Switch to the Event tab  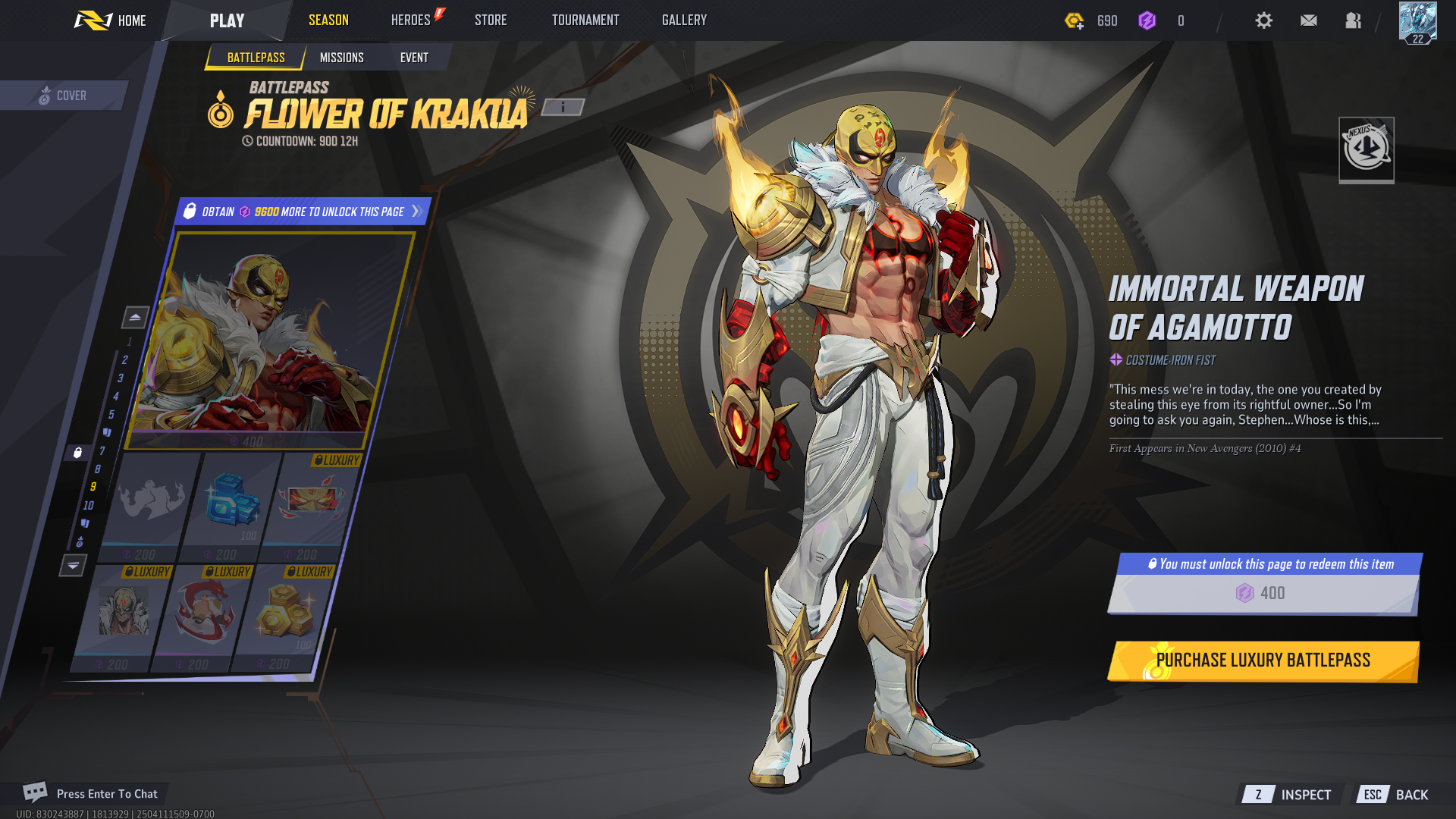pyautogui.click(x=414, y=58)
